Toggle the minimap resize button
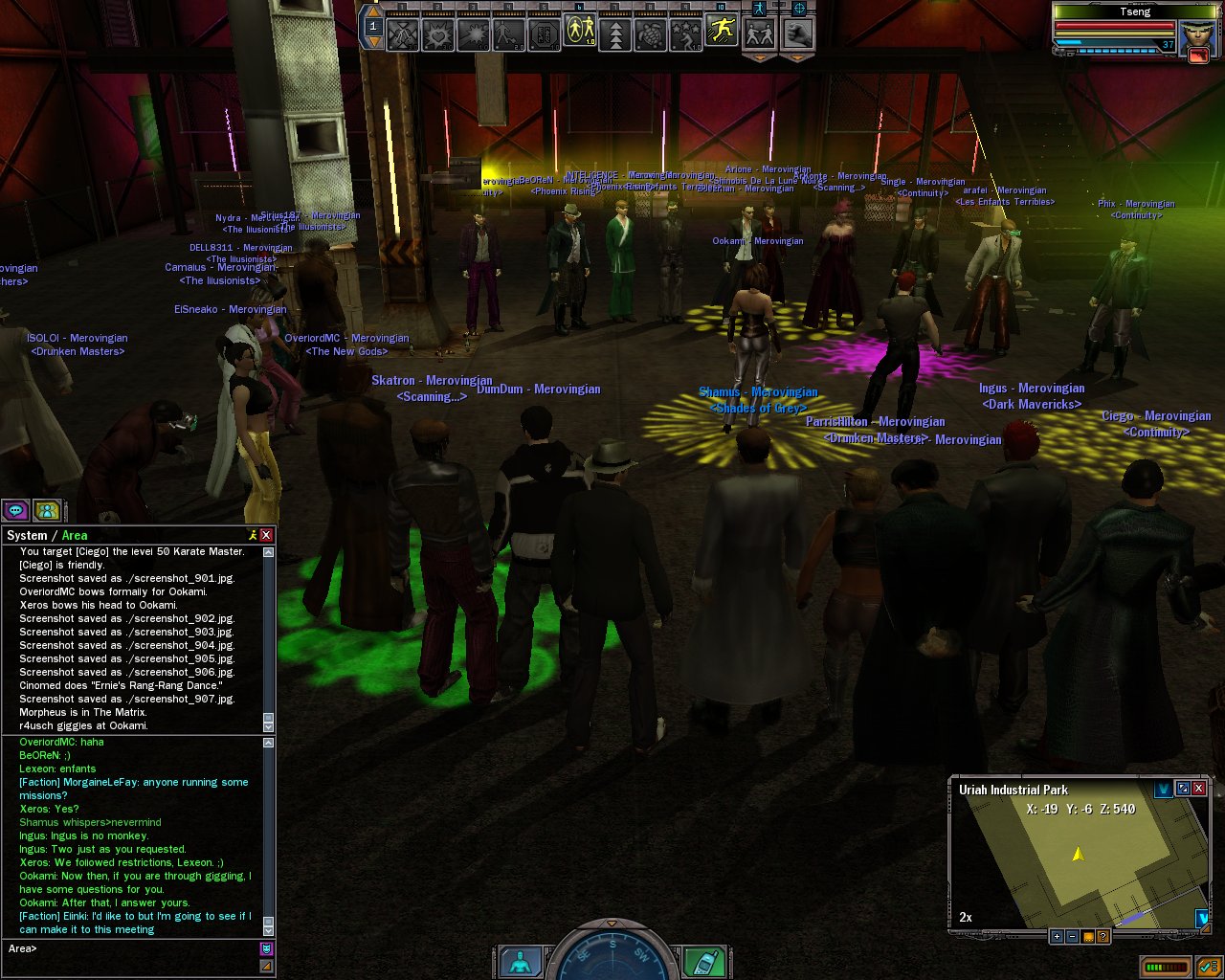The width and height of the screenshot is (1225, 980). 1183,789
